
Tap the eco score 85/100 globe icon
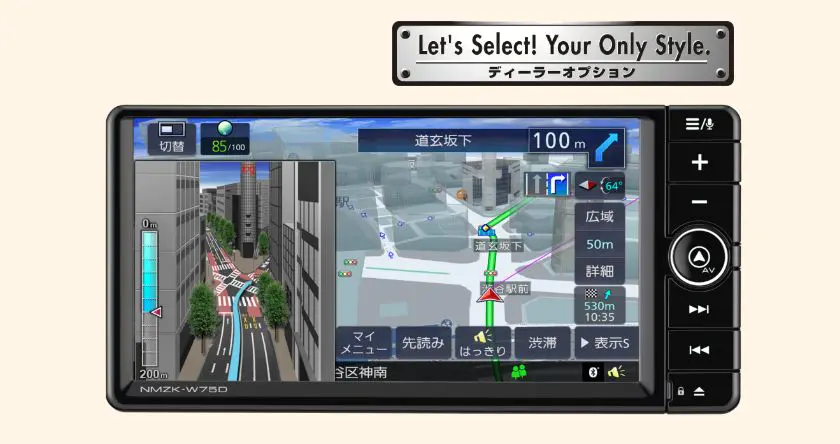tap(224, 138)
